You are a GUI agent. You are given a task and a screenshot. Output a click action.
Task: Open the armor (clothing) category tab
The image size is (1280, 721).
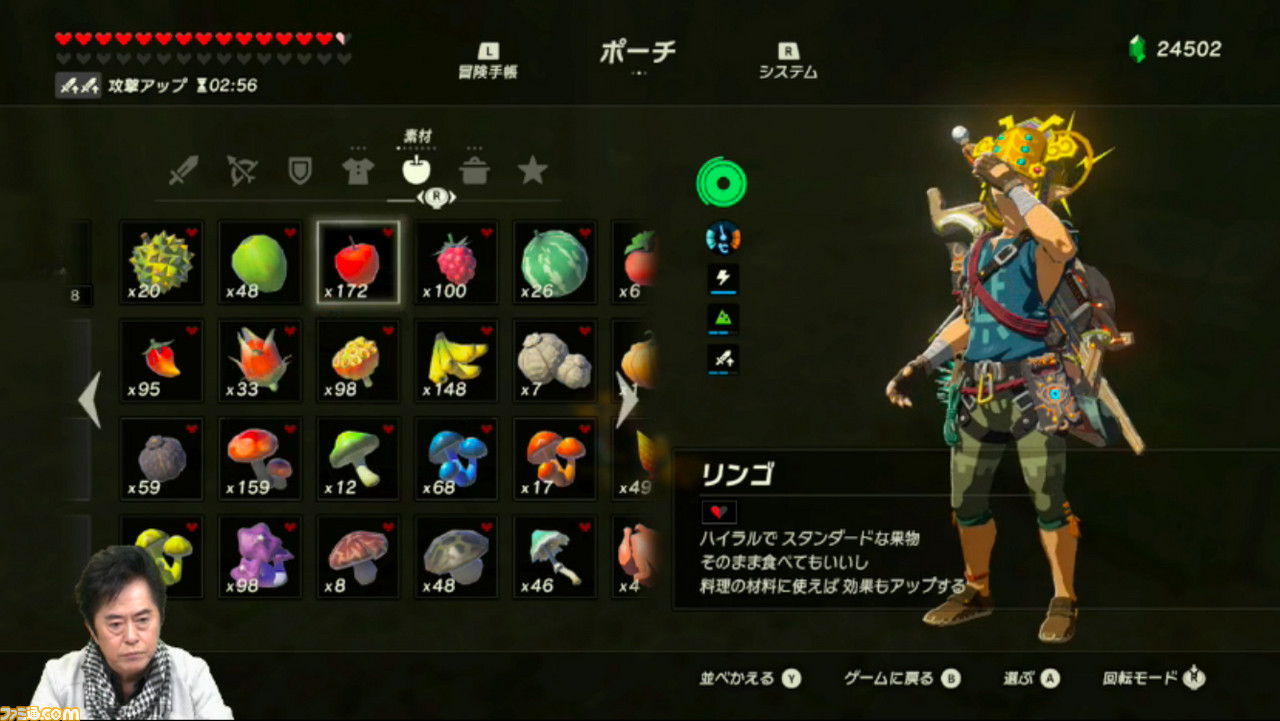[x=359, y=170]
